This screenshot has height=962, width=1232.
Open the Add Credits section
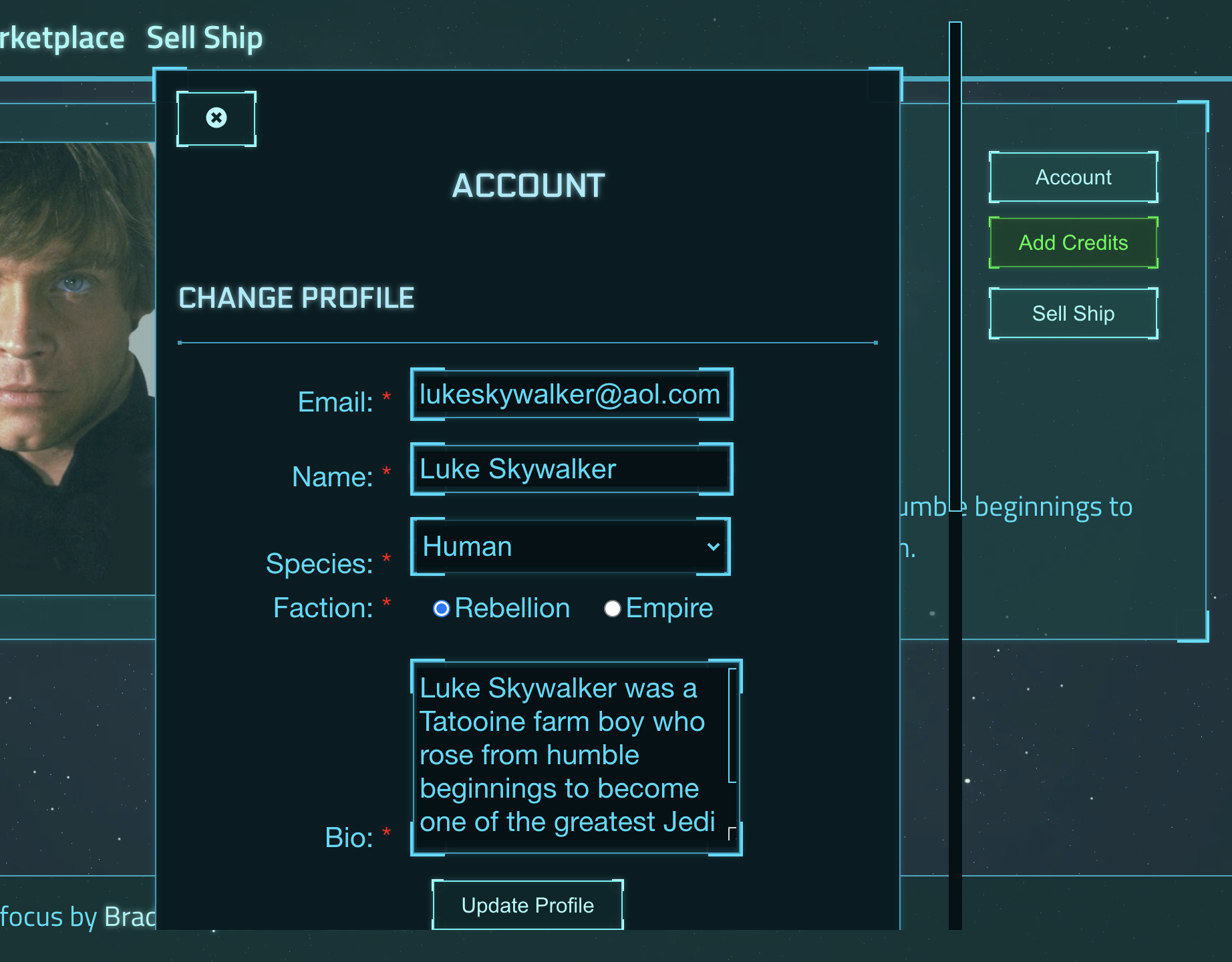(x=1073, y=242)
